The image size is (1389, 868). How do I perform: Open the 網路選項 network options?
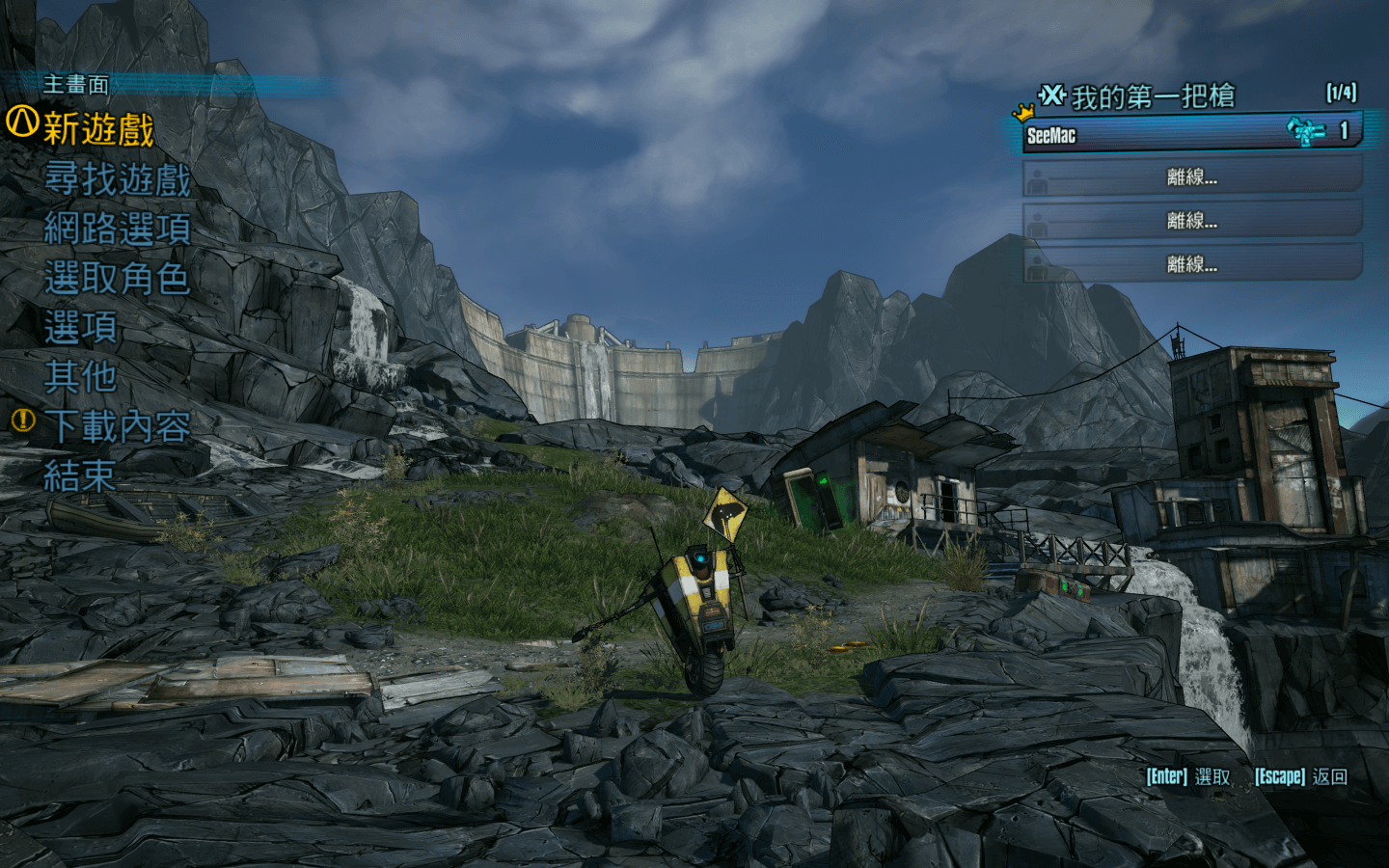[118, 229]
